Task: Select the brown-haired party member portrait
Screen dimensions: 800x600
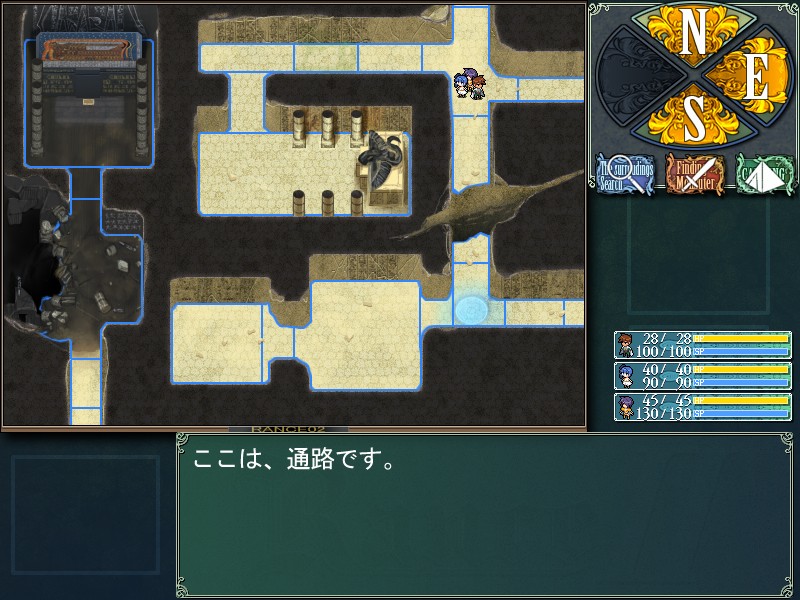Action: [x=624, y=345]
